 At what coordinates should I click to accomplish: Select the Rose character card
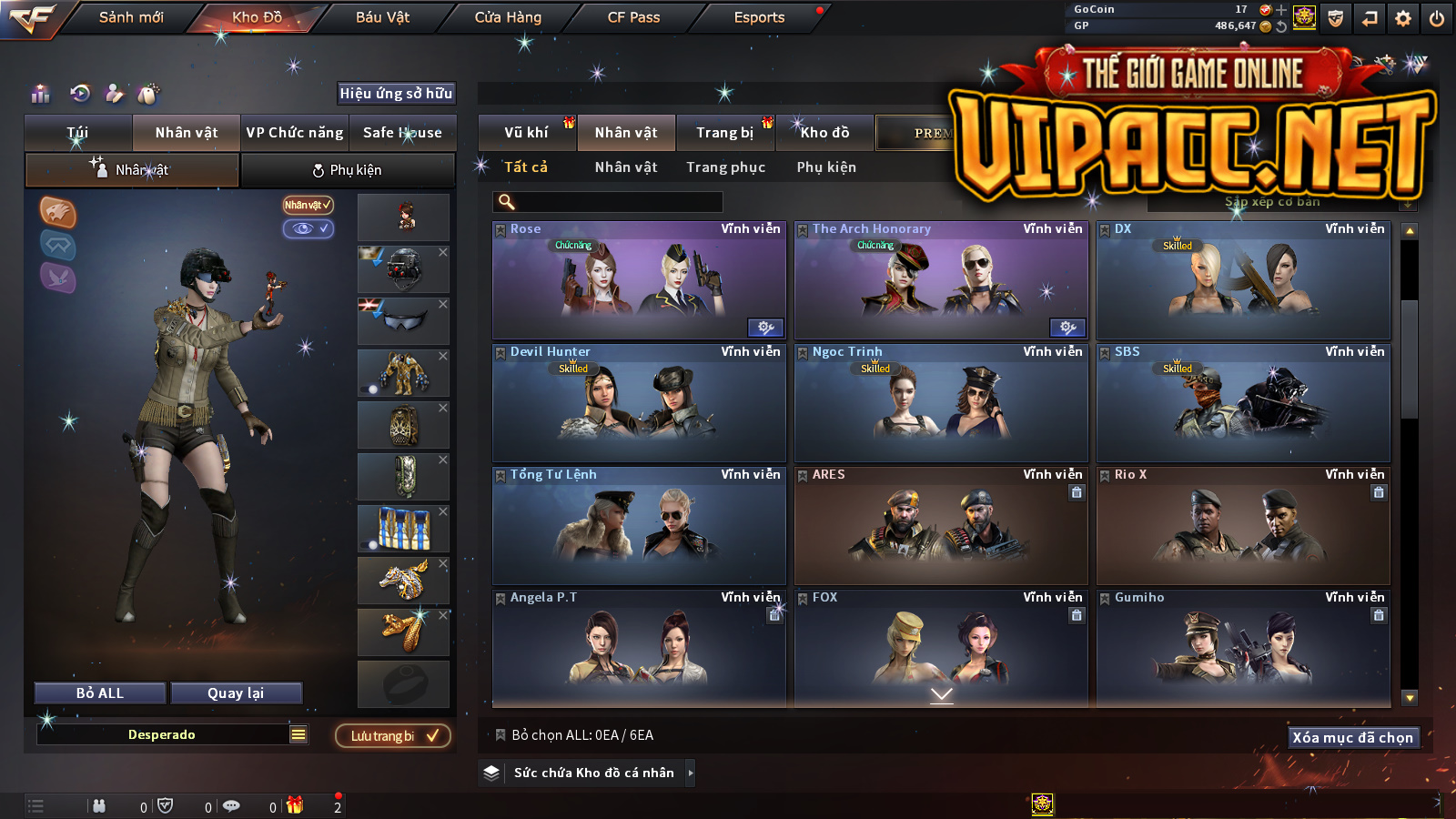coord(639,282)
